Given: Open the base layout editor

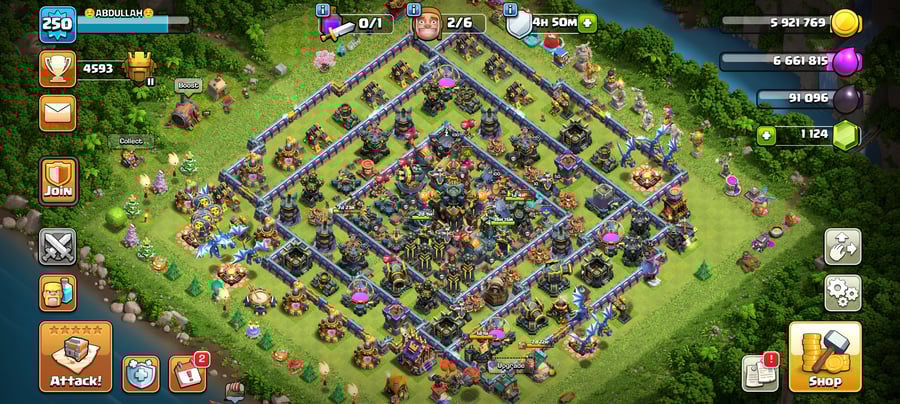Looking at the screenshot, I should point(842,246).
